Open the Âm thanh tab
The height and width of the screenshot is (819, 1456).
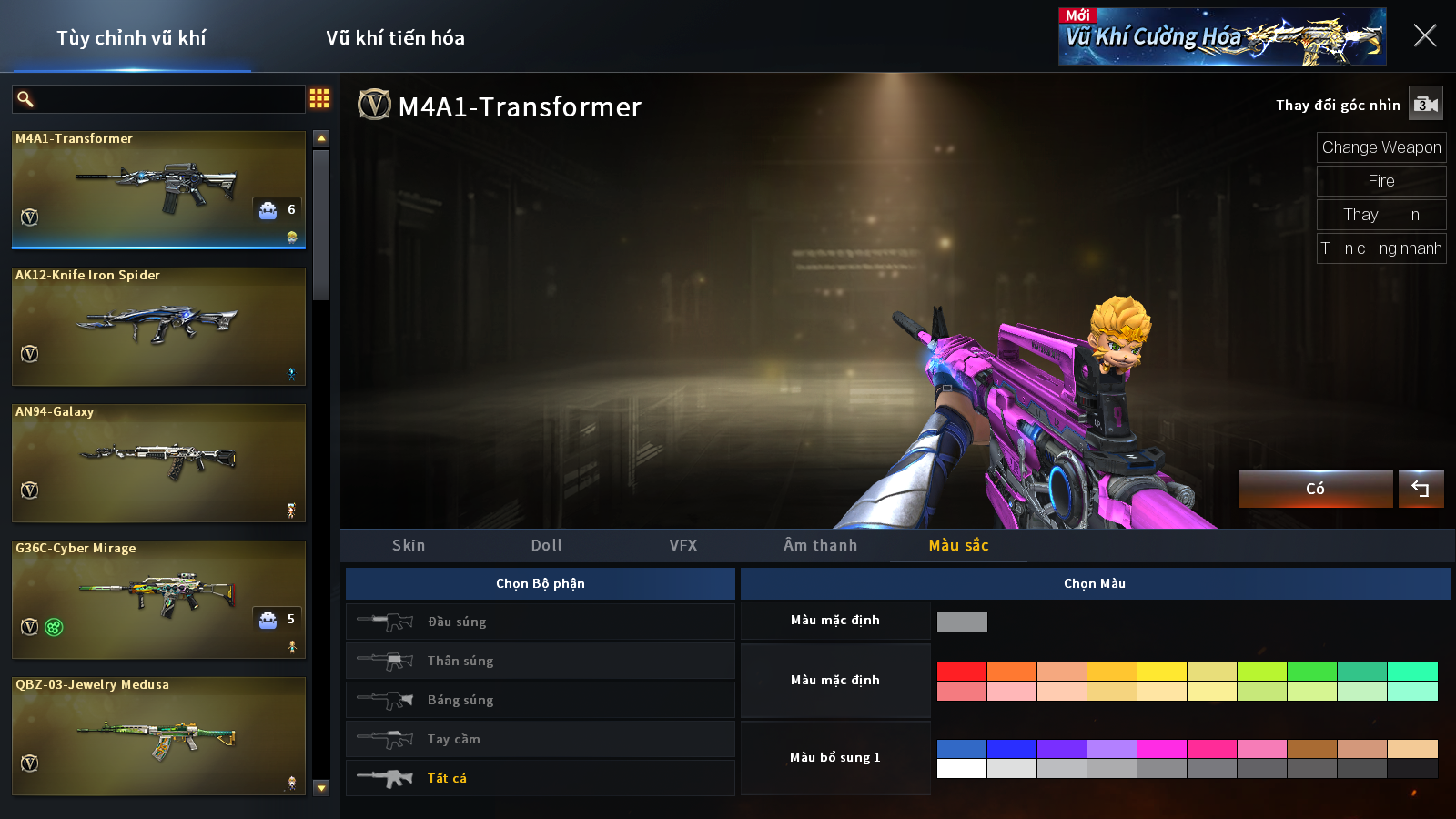point(820,545)
